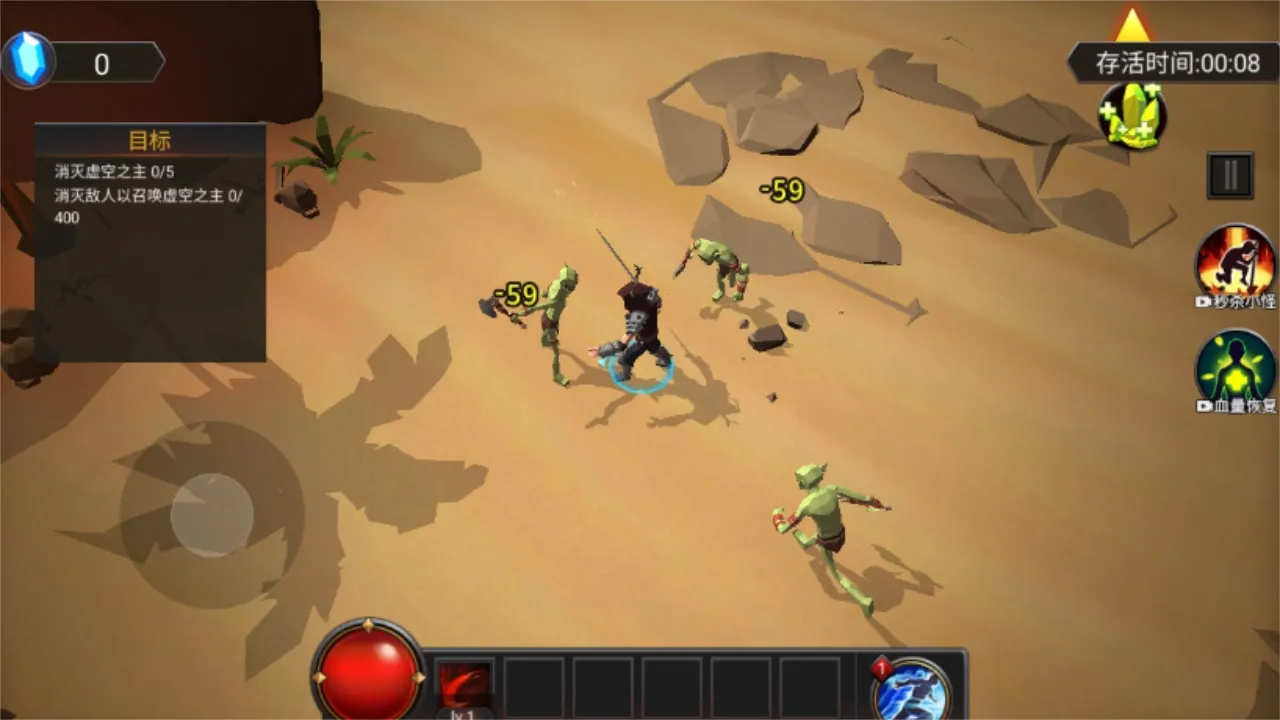Screen dimensions: 1280x720
Task: Tap the green crystal bonus icon
Action: [x=1132, y=116]
